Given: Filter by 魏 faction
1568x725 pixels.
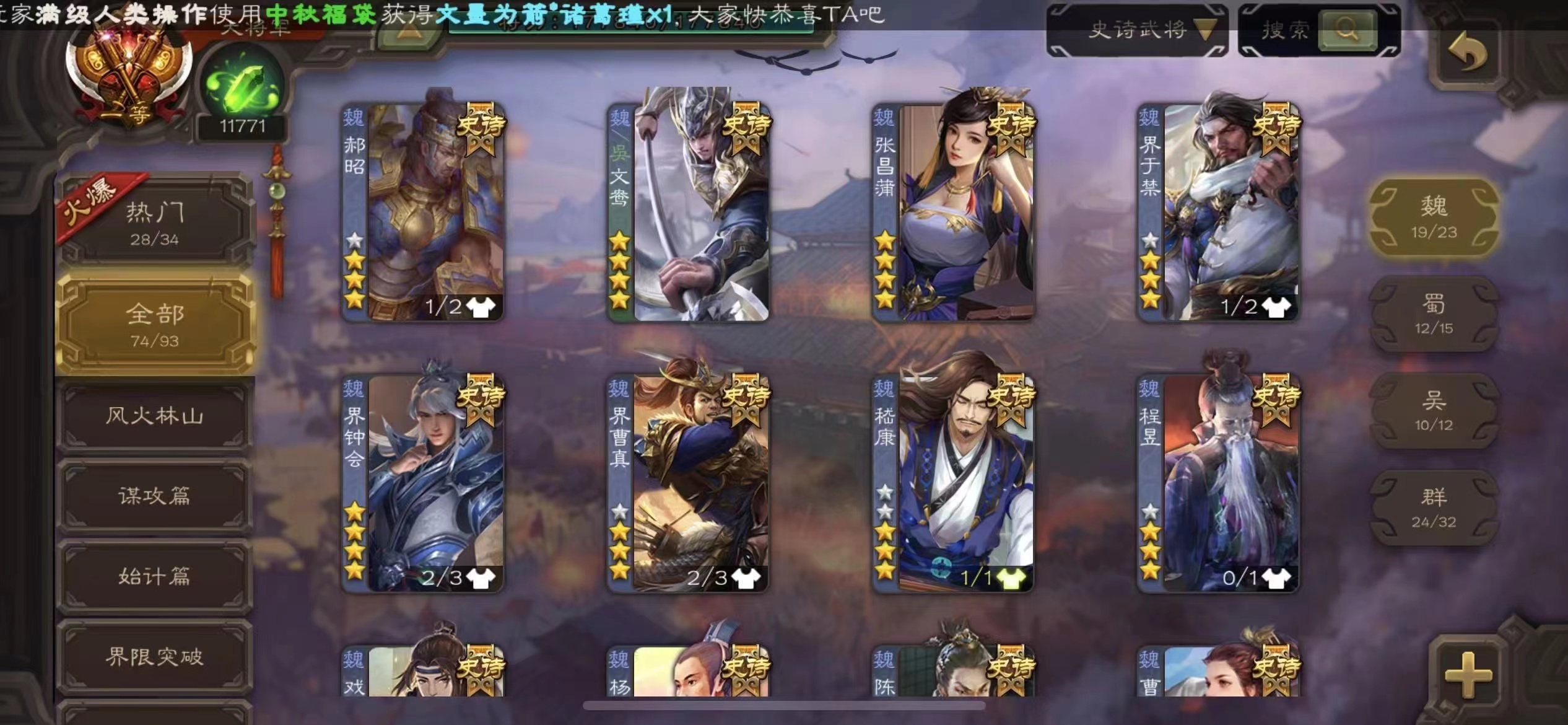Looking at the screenshot, I should (x=1434, y=216).
